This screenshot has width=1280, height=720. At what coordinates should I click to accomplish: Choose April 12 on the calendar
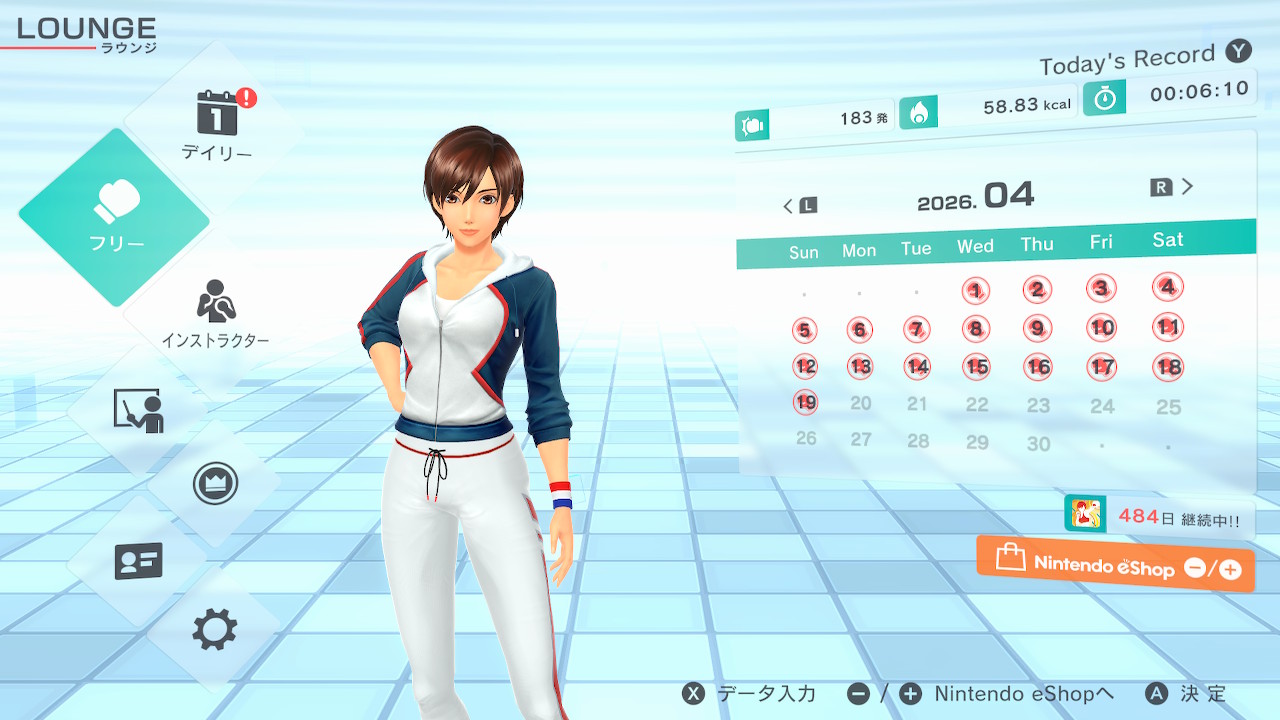point(805,366)
